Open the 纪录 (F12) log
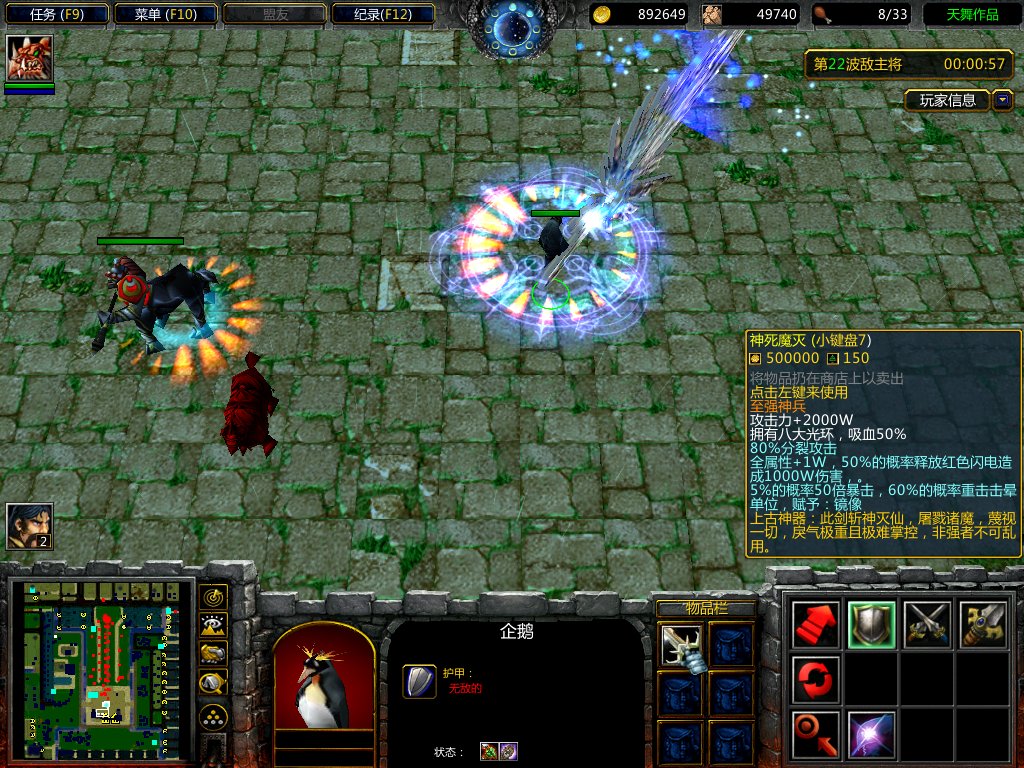 [x=383, y=14]
